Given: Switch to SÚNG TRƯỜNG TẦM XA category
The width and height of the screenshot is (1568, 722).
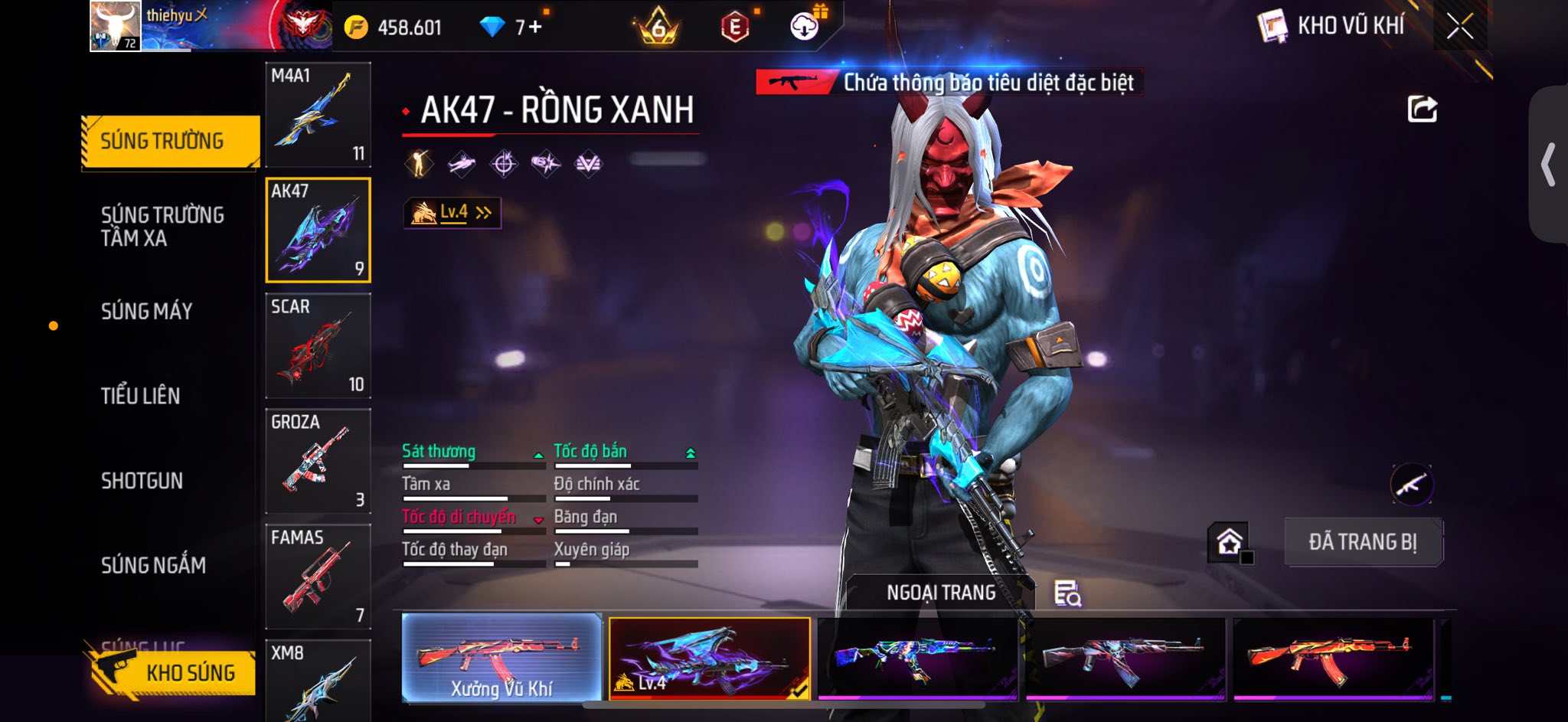Looking at the screenshot, I should [x=162, y=226].
